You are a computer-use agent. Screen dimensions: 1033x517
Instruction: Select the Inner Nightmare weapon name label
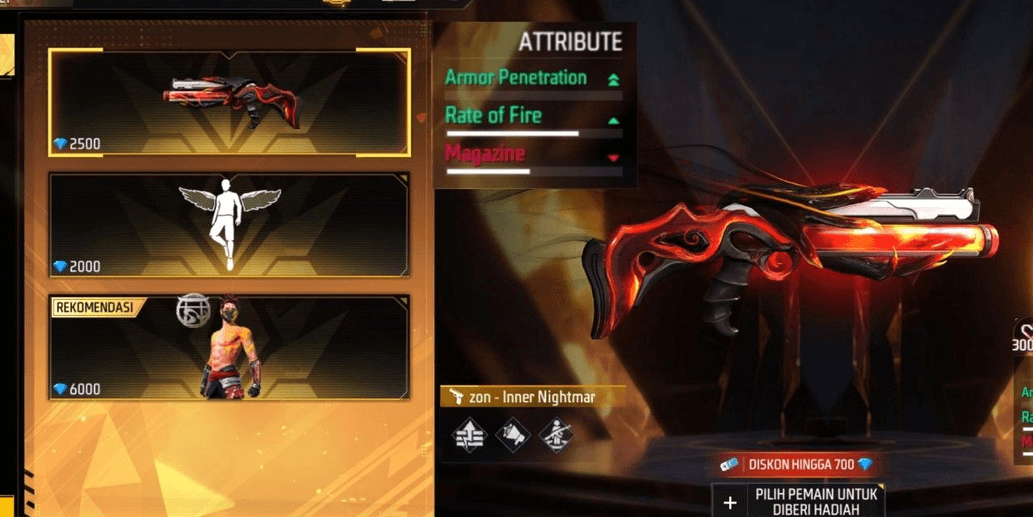pos(532,397)
